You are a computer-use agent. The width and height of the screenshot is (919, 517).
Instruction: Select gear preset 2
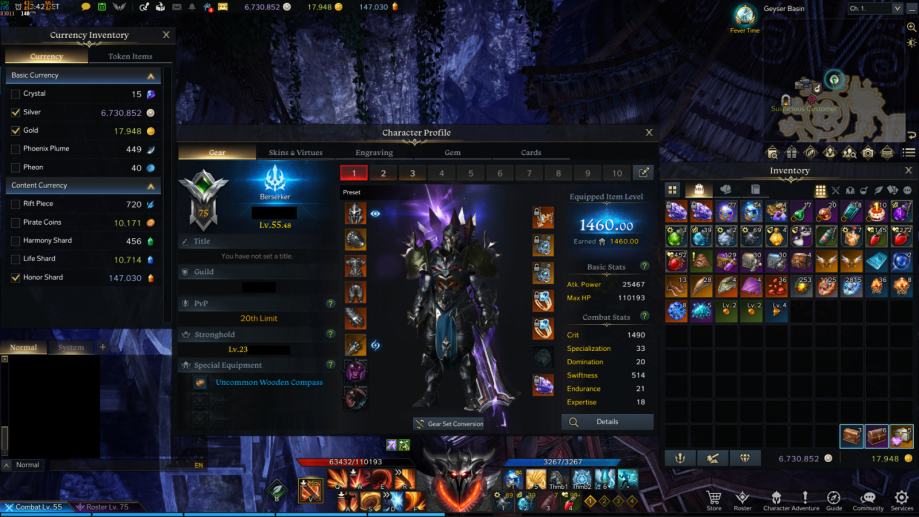[x=383, y=173]
